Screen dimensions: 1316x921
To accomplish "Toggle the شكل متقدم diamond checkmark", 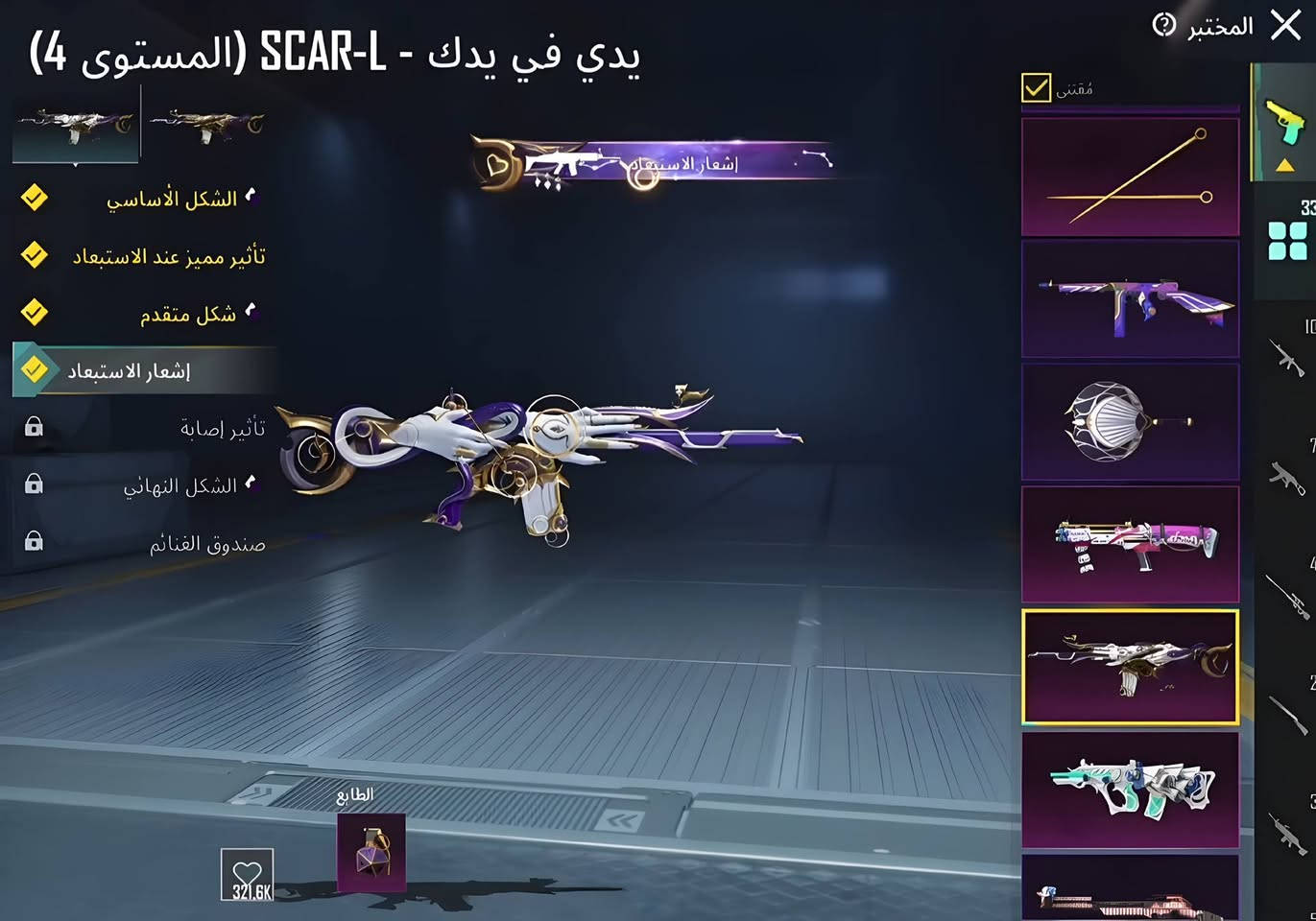I will coord(35,314).
